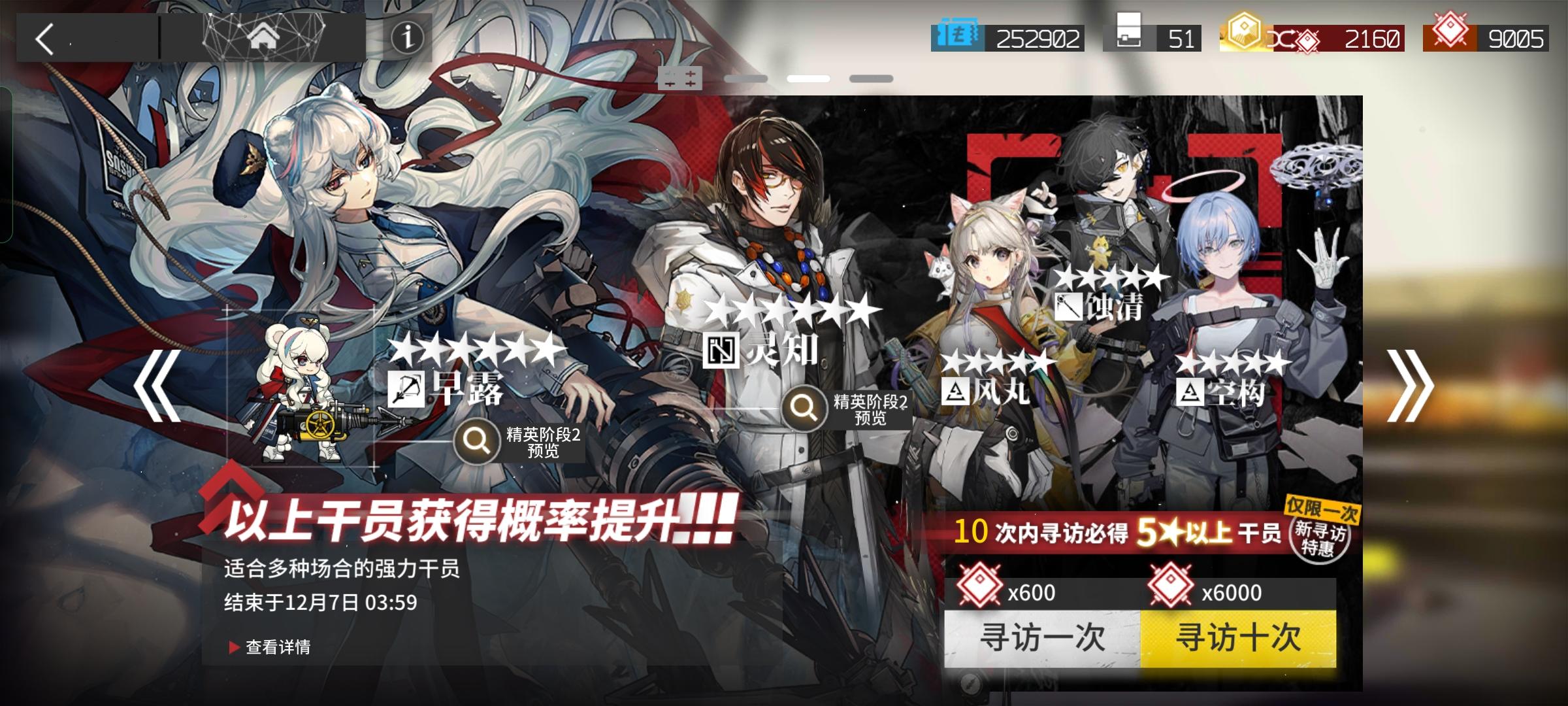The width and height of the screenshot is (1568, 706).
Task: Tap the back arrow to exit the banner
Action: click(x=43, y=39)
